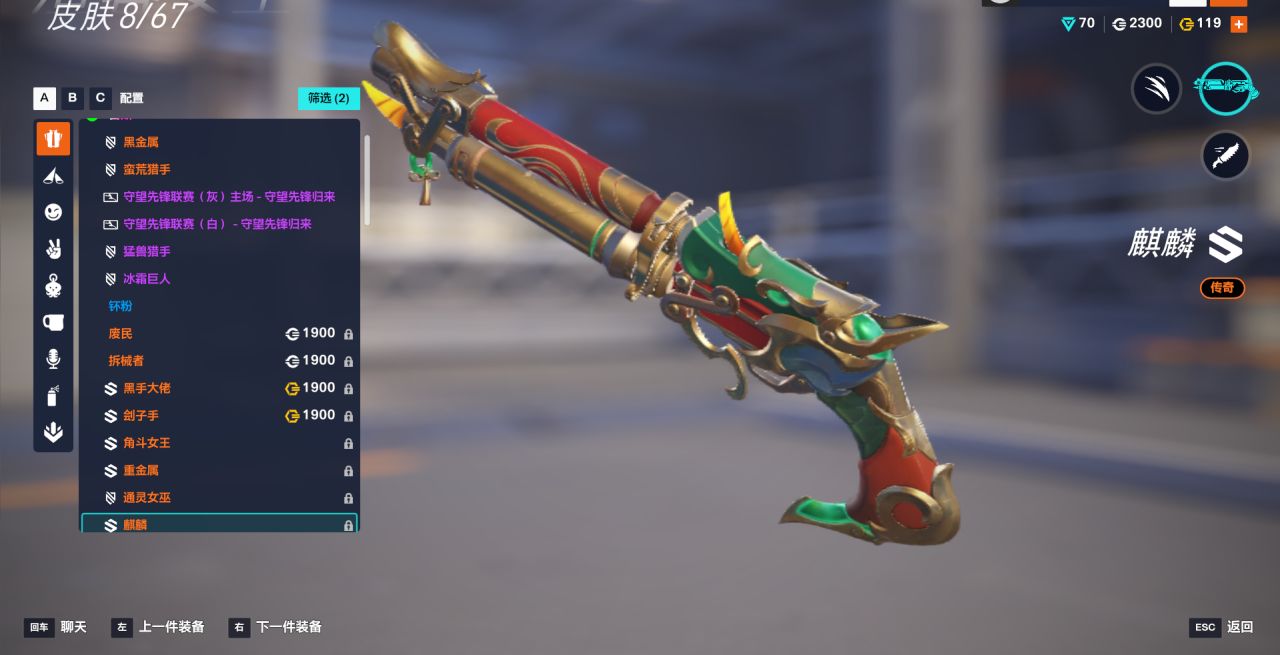Select the 冰霜巨人 skin
Image resolution: width=1280 pixels, height=655 pixels.
[x=146, y=279]
